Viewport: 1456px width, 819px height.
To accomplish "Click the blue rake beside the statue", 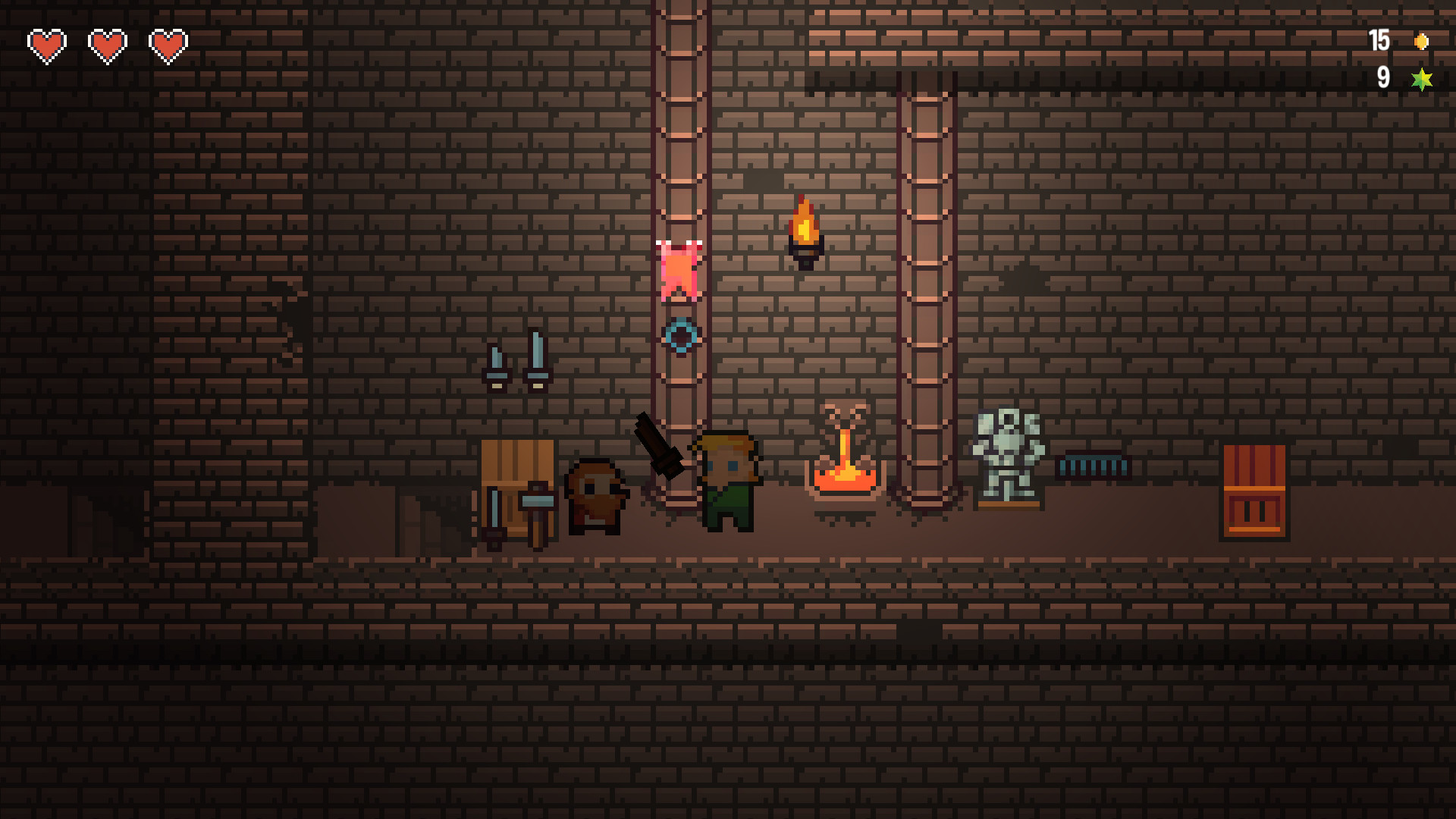I will [x=1092, y=466].
